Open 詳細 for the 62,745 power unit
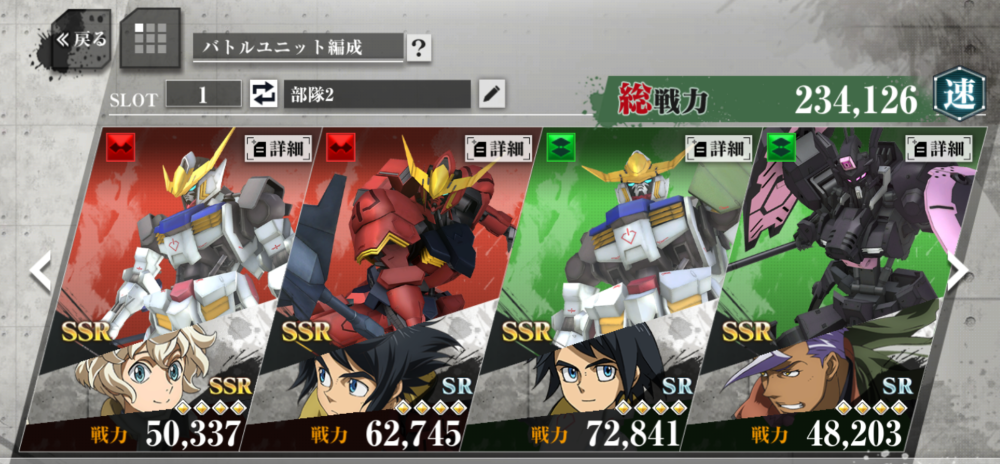The height and width of the screenshot is (464, 1000). pyautogui.click(x=499, y=148)
